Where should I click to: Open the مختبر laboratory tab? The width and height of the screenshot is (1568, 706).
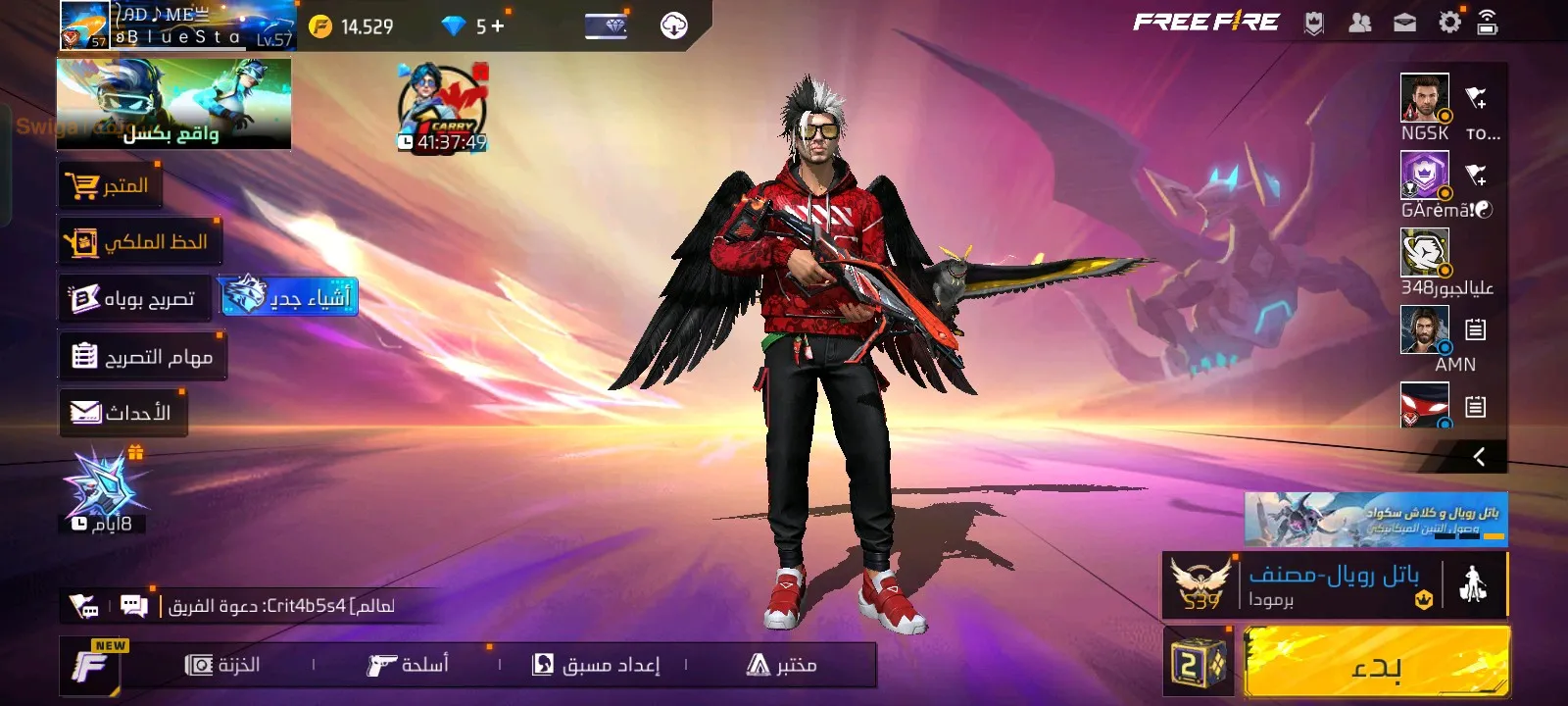(x=781, y=665)
